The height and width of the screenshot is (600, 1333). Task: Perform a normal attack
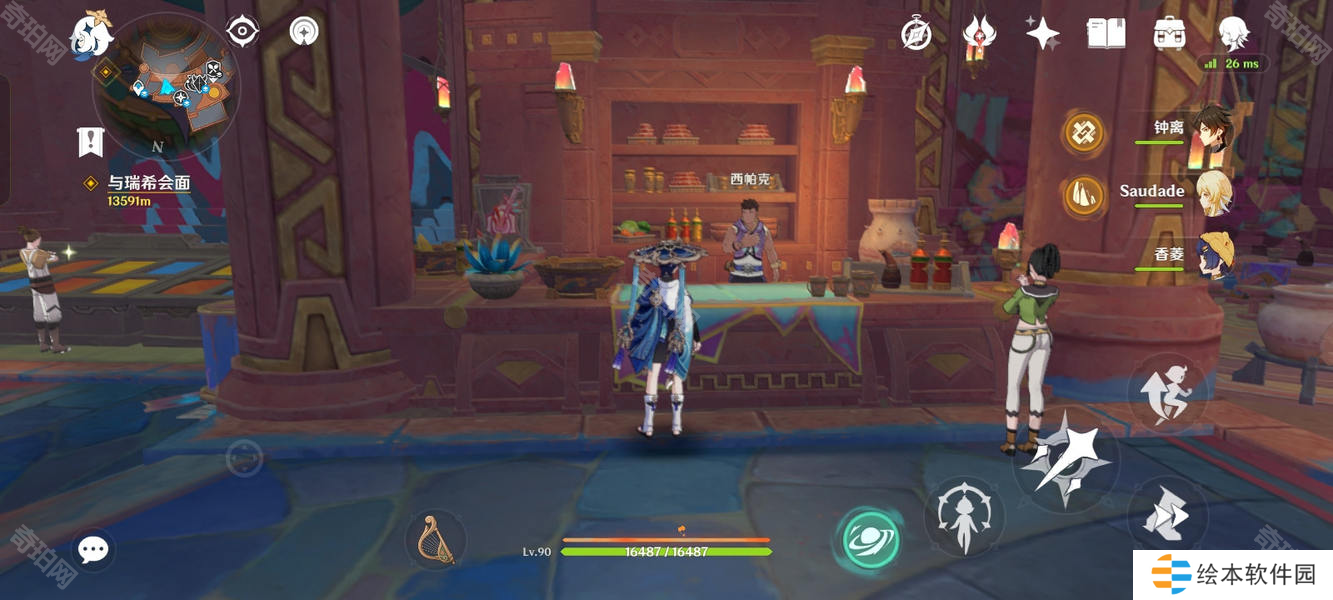tap(1066, 462)
